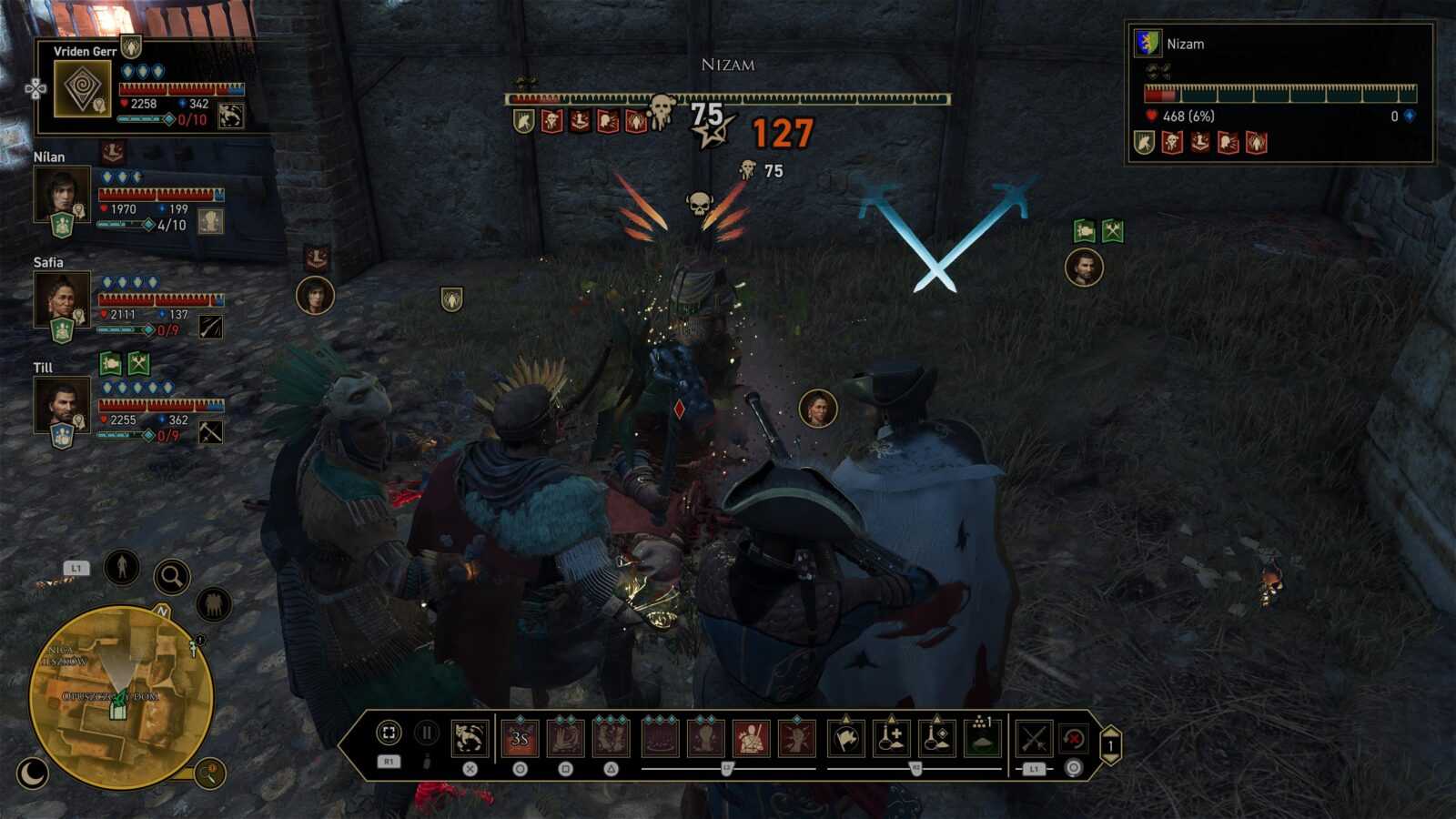Click the crossed swords weapon swap slot

point(1034,738)
